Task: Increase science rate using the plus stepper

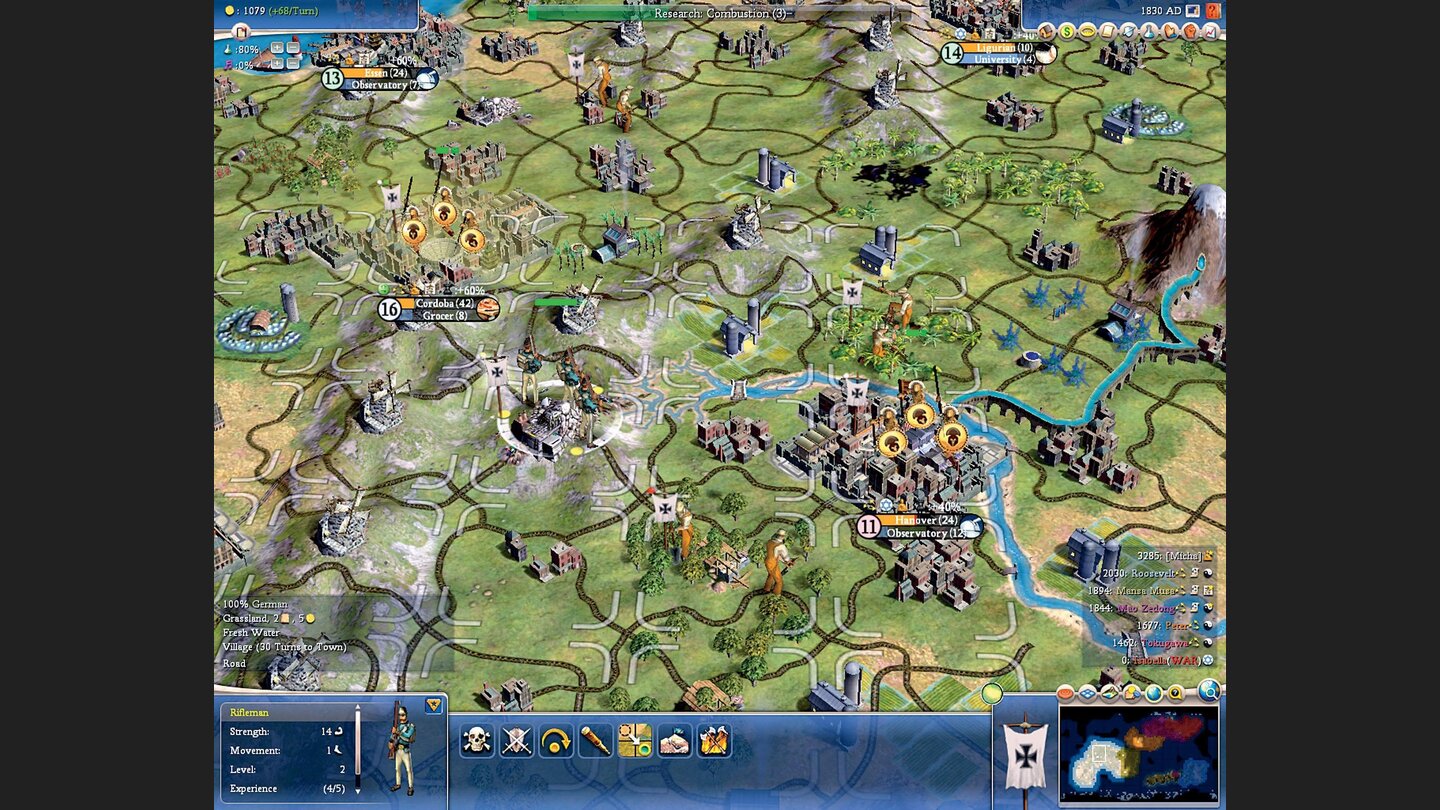Action: click(277, 48)
